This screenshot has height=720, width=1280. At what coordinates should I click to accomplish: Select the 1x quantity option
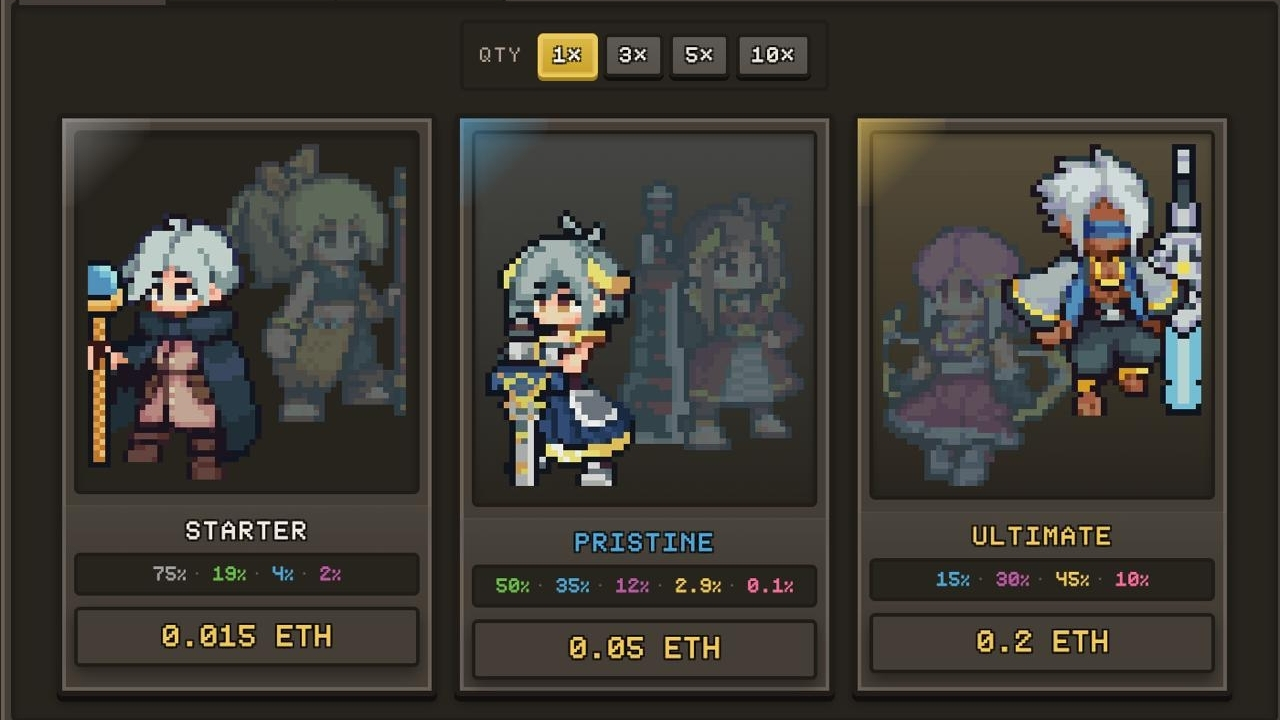pos(567,56)
